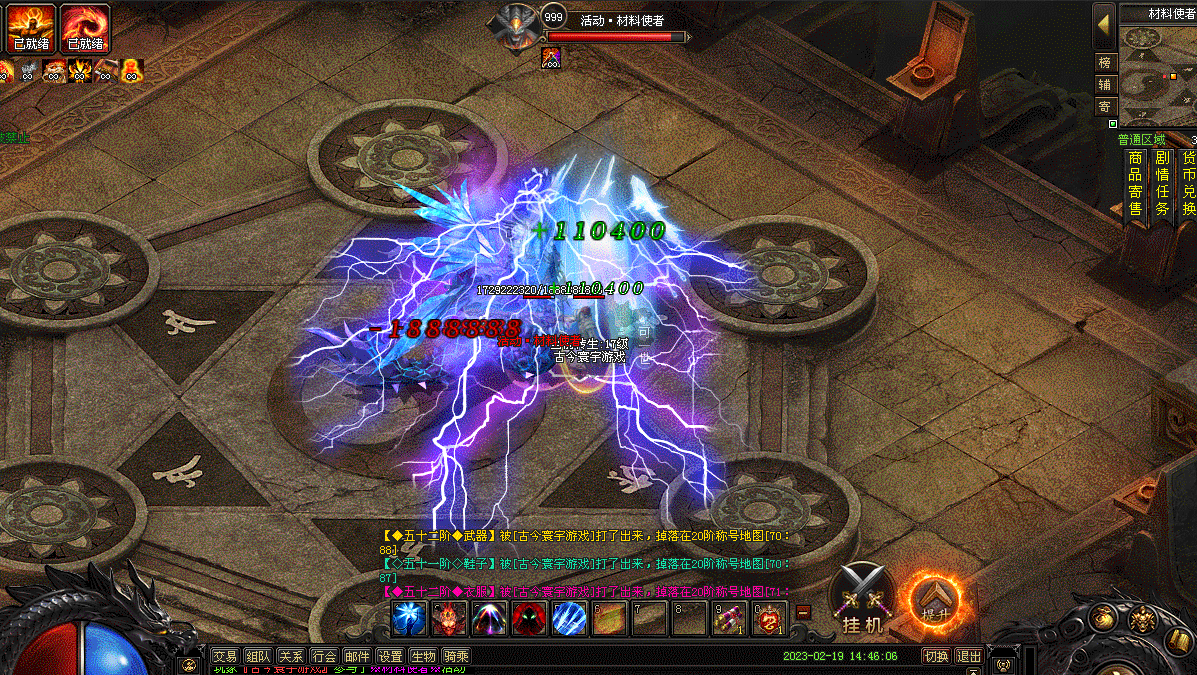
Task: Use the red hooded figure skill
Action: pyautogui.click(x=528, y=619)
